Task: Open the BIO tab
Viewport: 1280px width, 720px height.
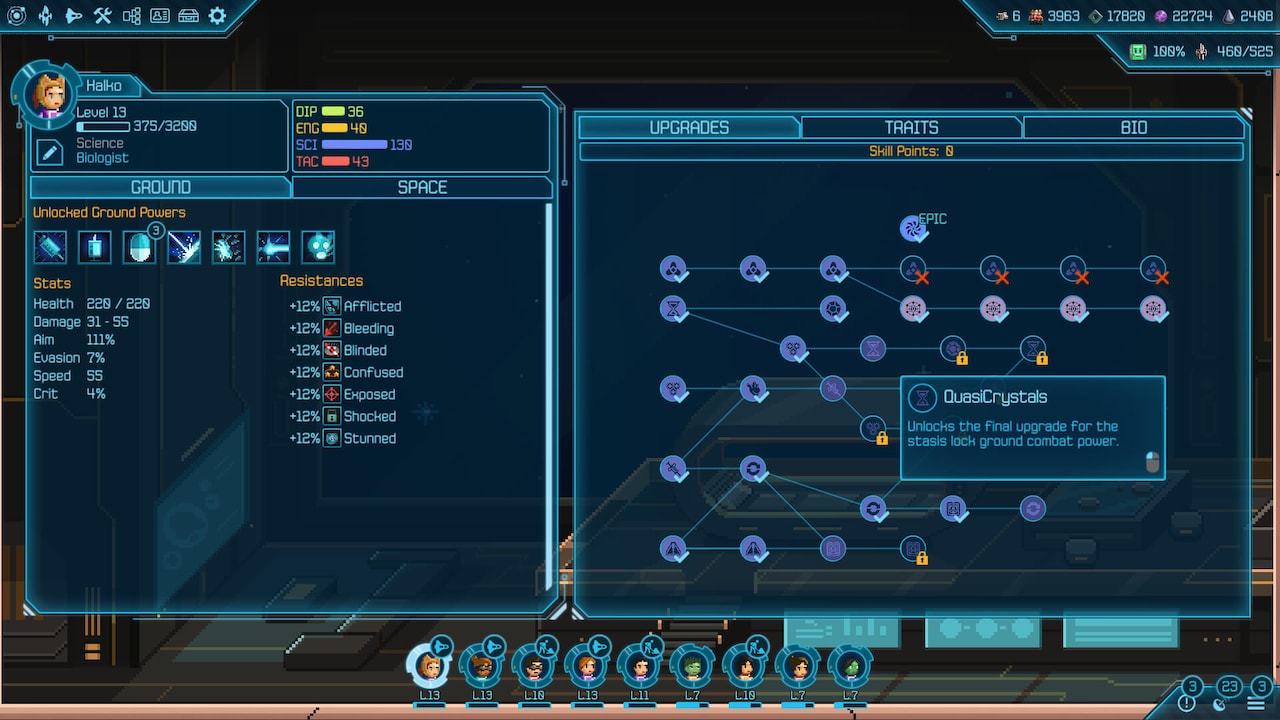Action: coord(1133,127)
